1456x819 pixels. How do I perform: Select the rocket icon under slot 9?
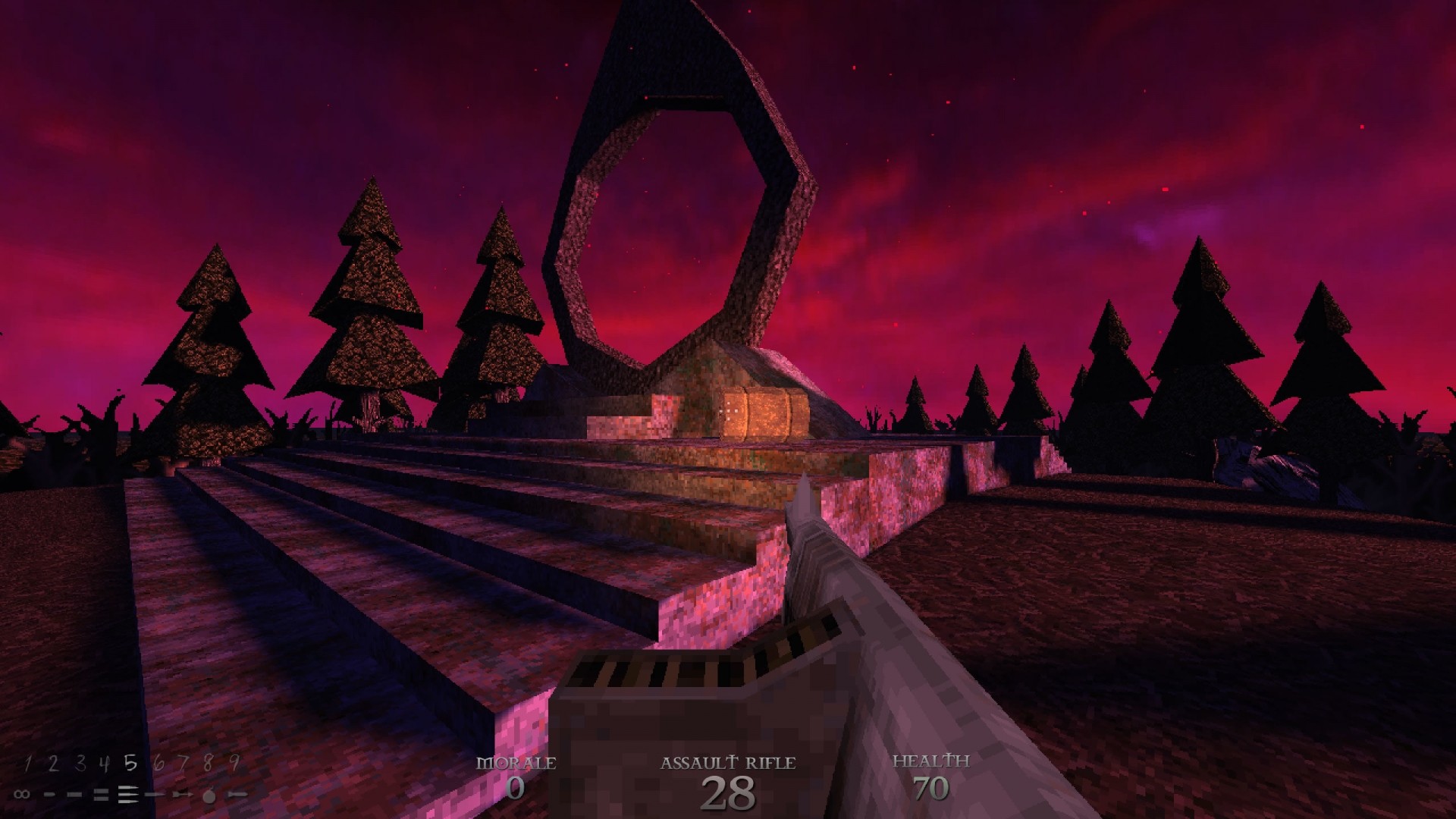click(x=237, y=794)
